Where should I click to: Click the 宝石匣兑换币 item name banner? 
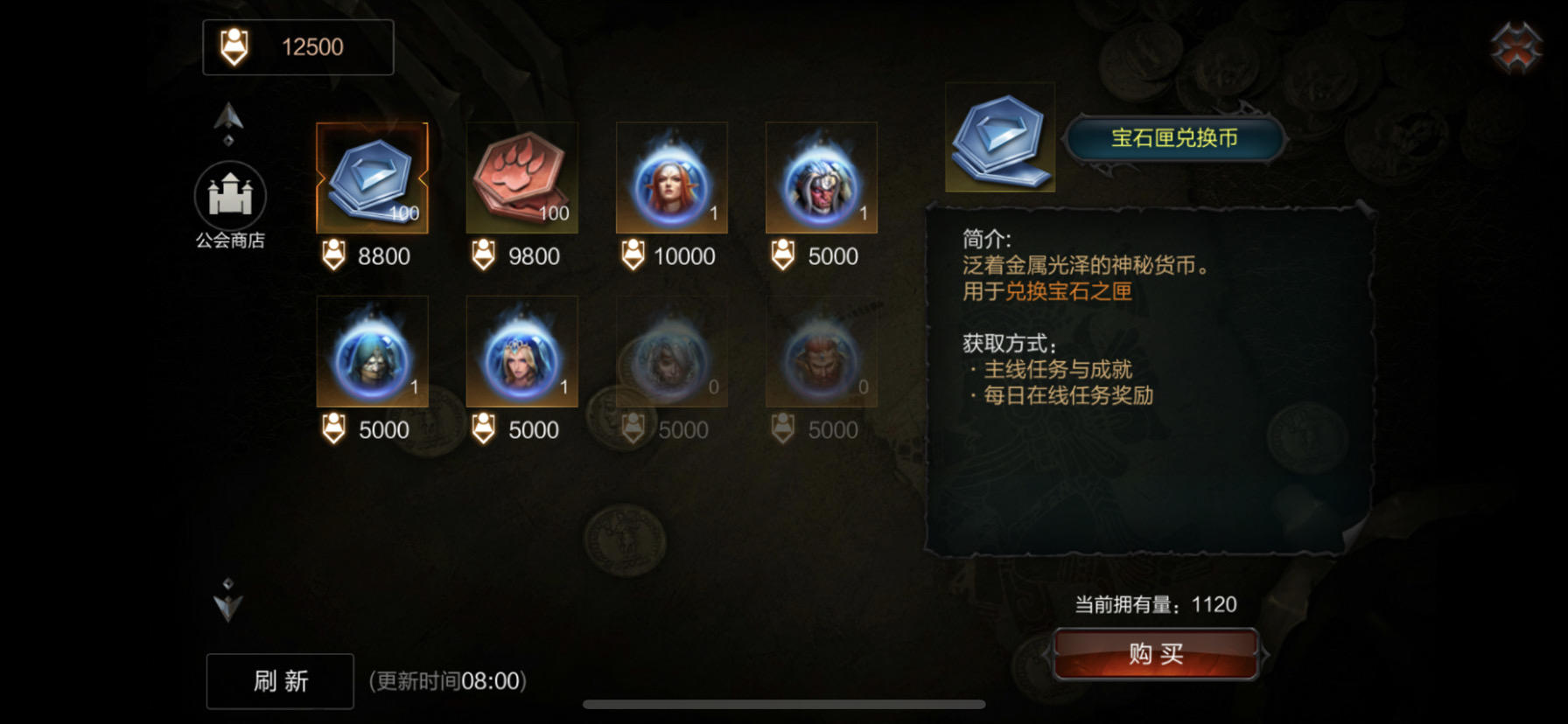[1174, 137]
